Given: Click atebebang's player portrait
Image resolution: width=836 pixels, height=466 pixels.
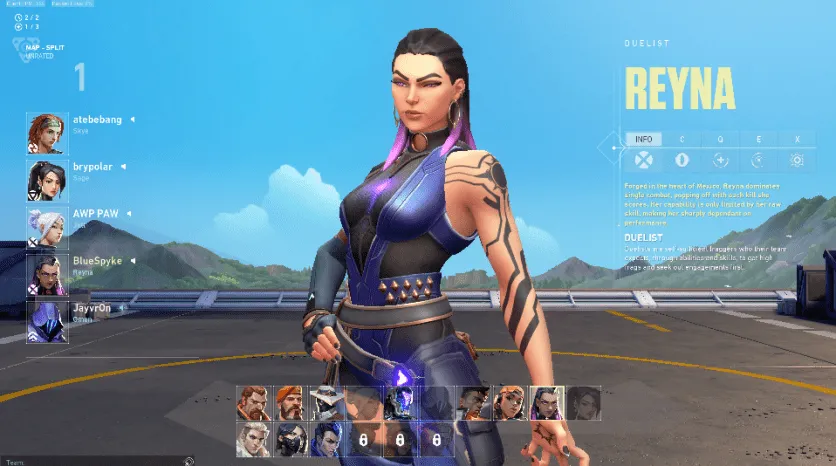Looking at the screenshot, I should [x=48, y=134].
